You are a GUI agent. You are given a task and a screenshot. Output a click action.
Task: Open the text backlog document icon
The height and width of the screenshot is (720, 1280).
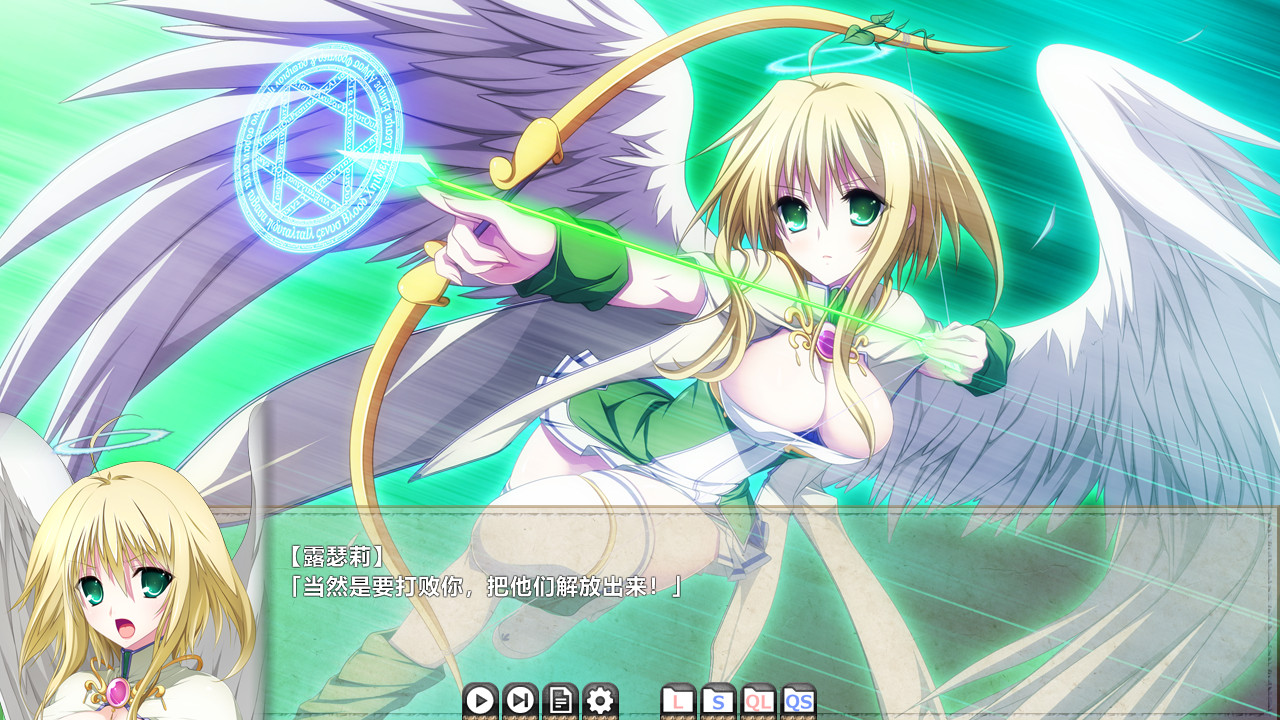(x=560, y=701)
